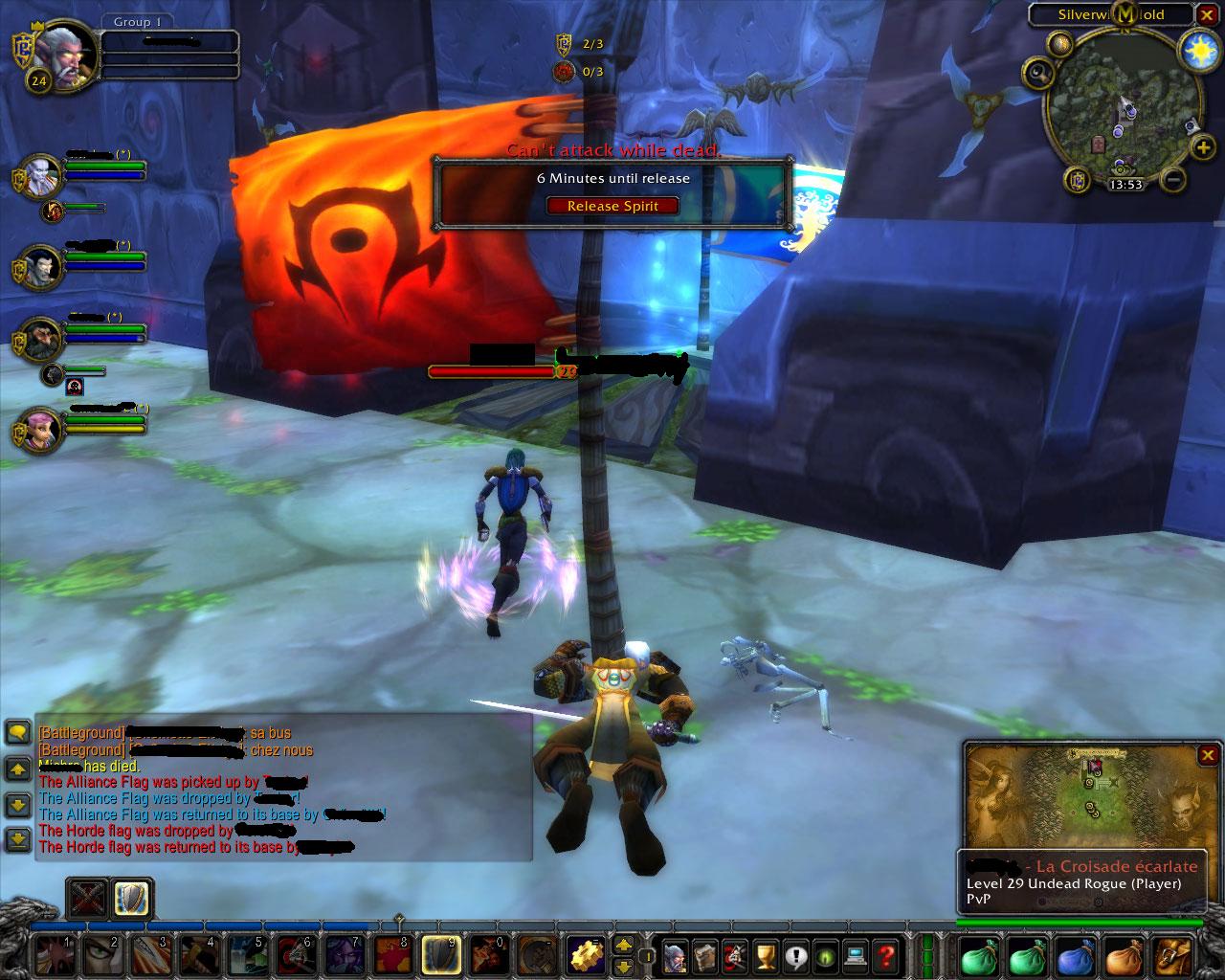
Task: Open the world map with the M button
Action: 1126,13
